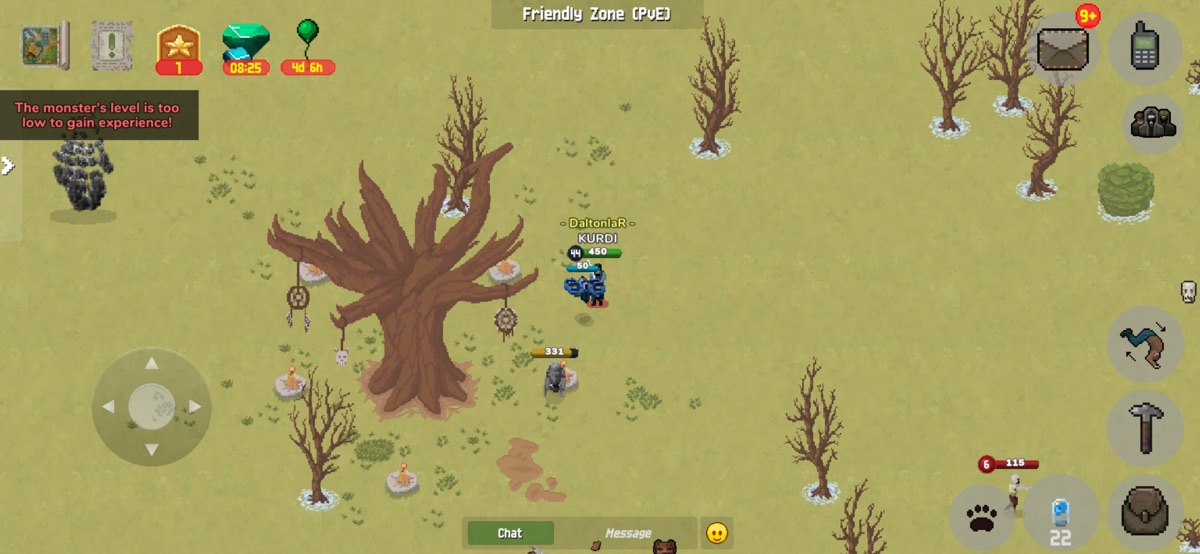Open the quest notice board icon
Image resolution: width=1200 pixels, height=554 pixels.
(112, 45)
